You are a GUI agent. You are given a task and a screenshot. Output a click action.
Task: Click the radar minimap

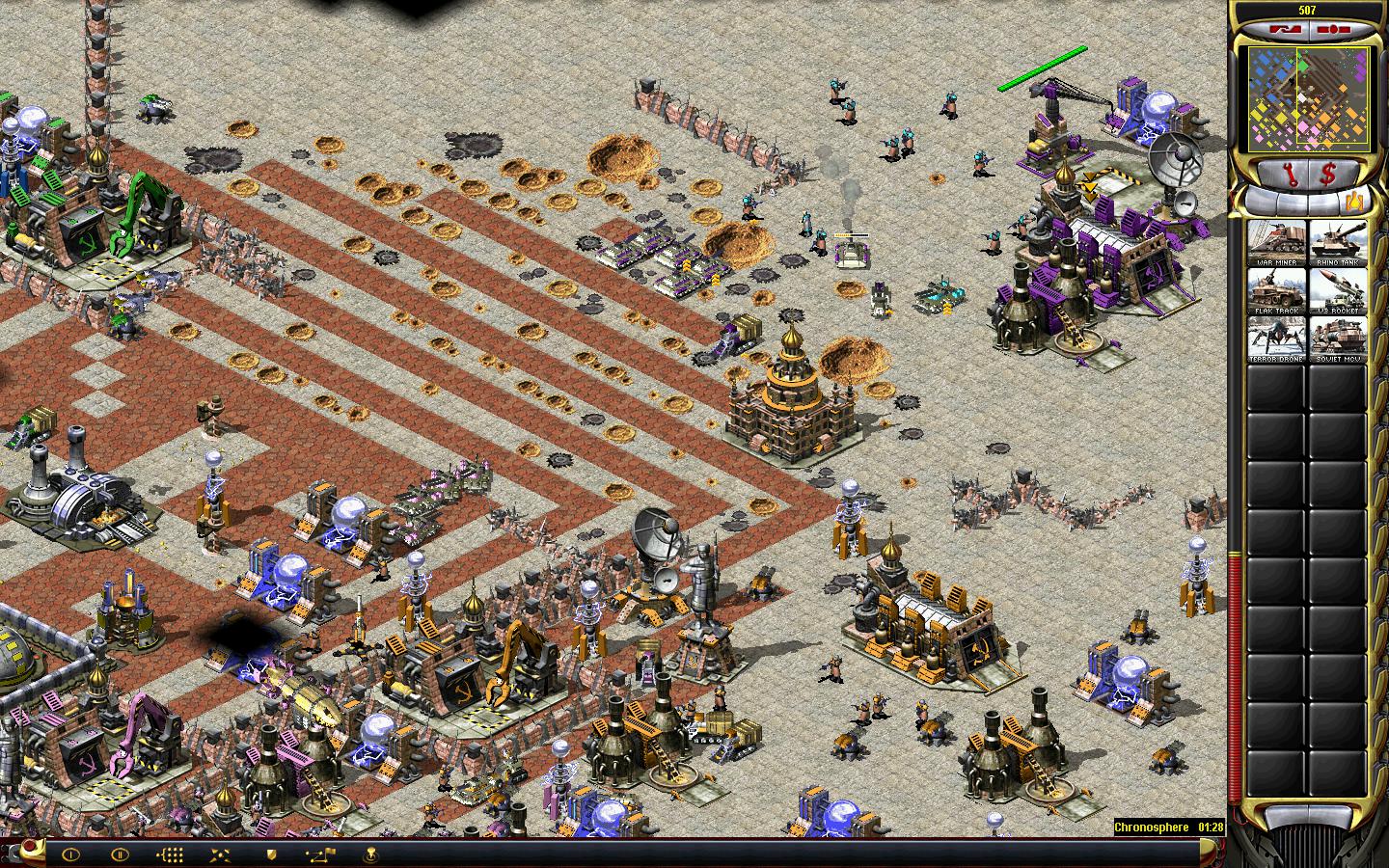tap(1308, 100)
